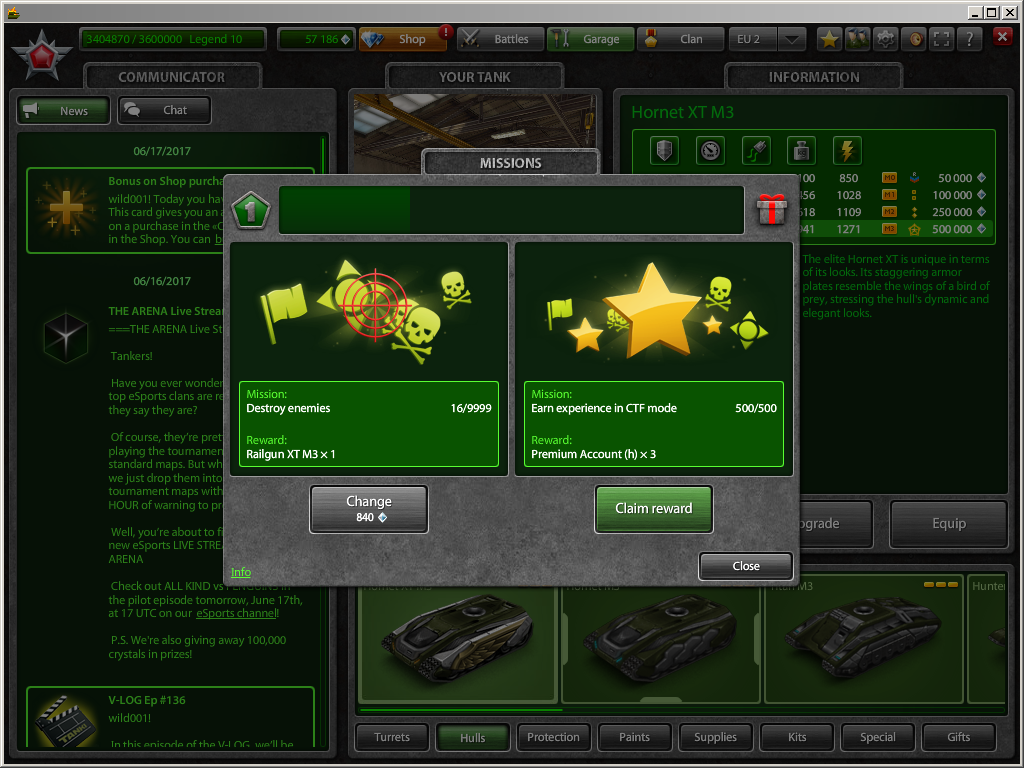
Task: Click the red gift box icon
Action: [771, 210]
